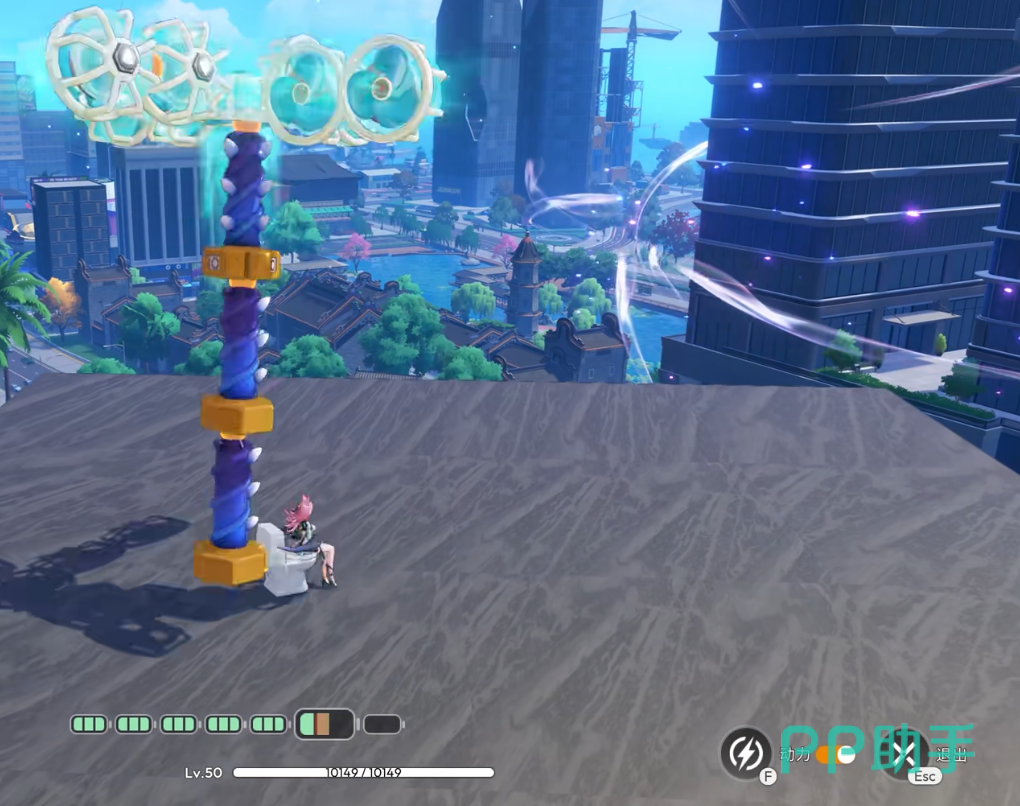Activate the lightning bolt power button

745,751
